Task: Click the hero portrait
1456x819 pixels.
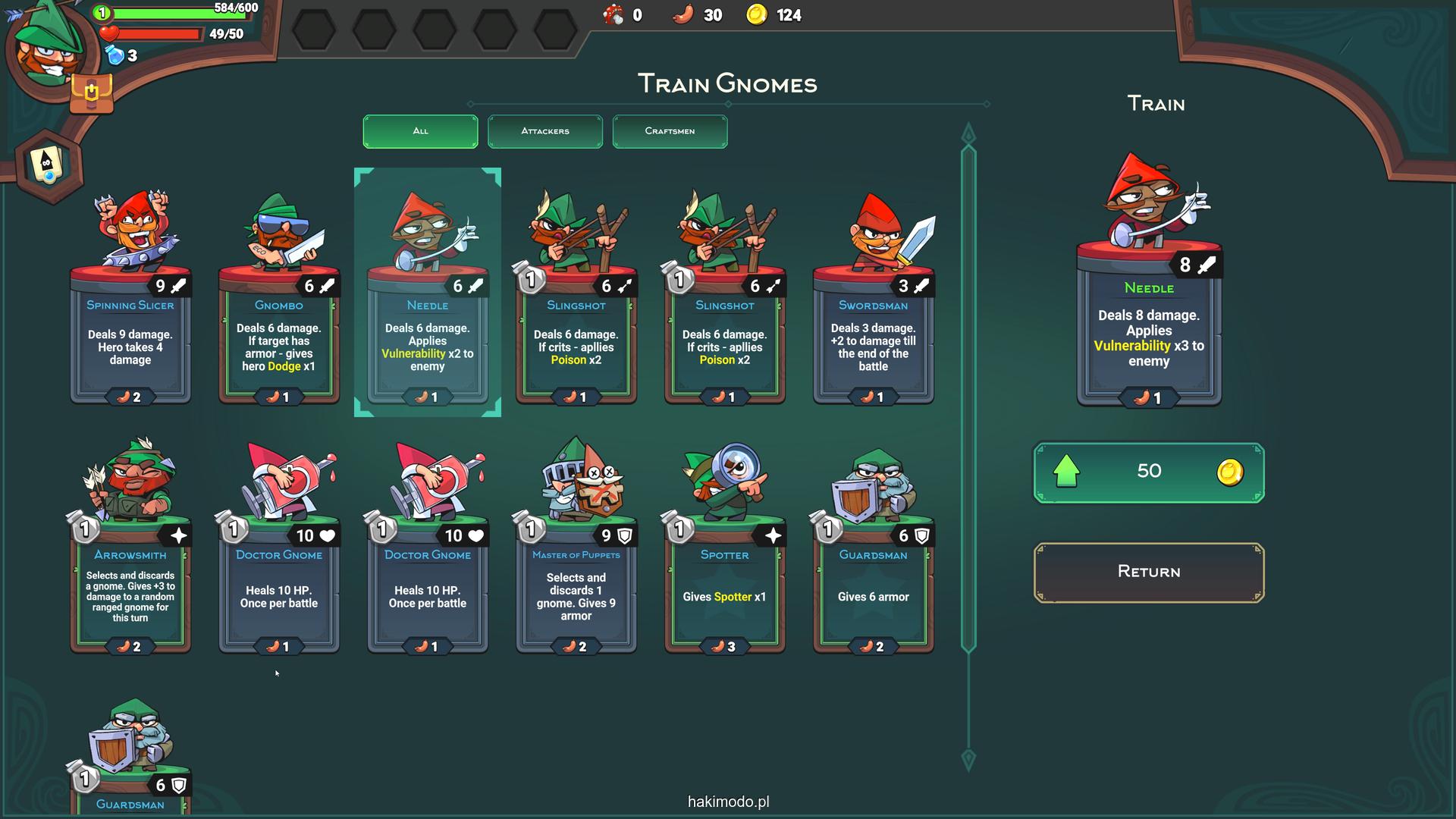Action: coord(47,47)
